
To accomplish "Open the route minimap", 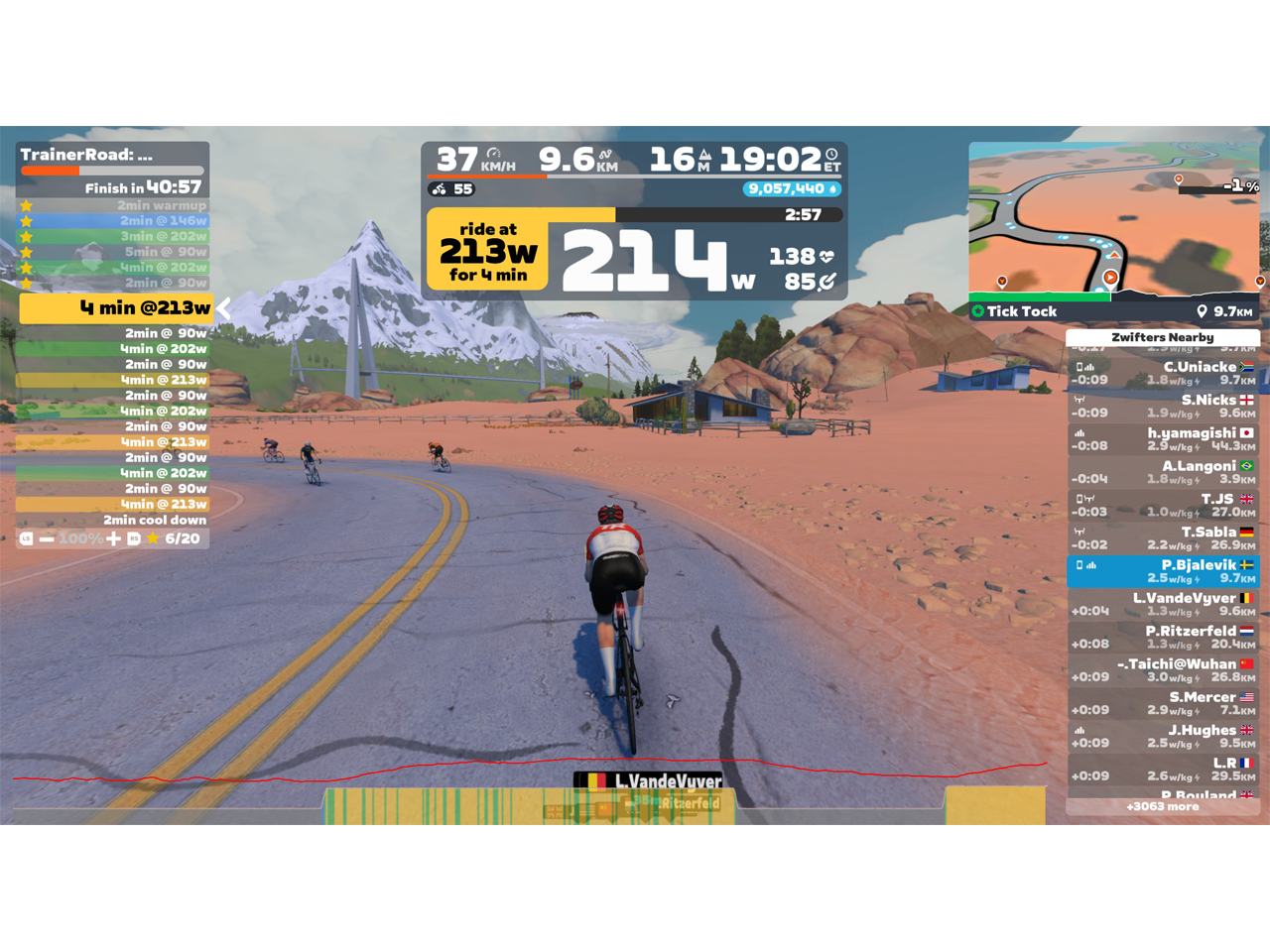I will point(1114,220).
